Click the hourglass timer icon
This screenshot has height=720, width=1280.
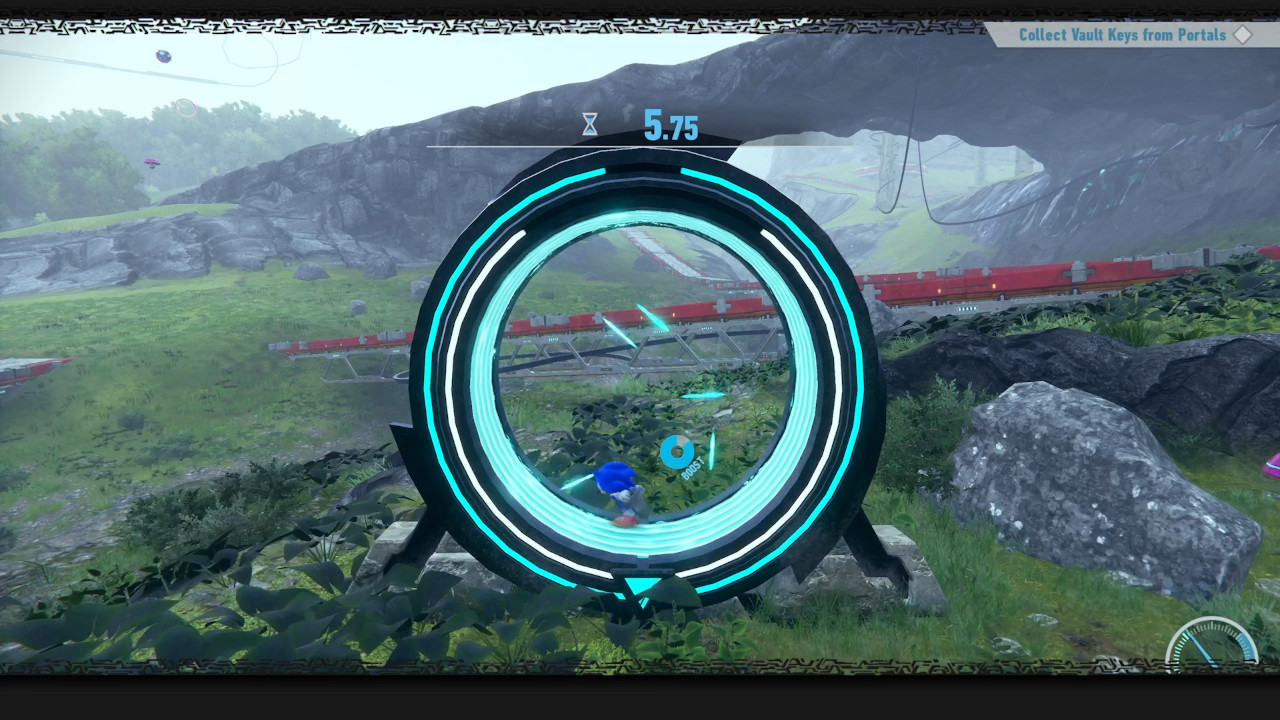589,124
